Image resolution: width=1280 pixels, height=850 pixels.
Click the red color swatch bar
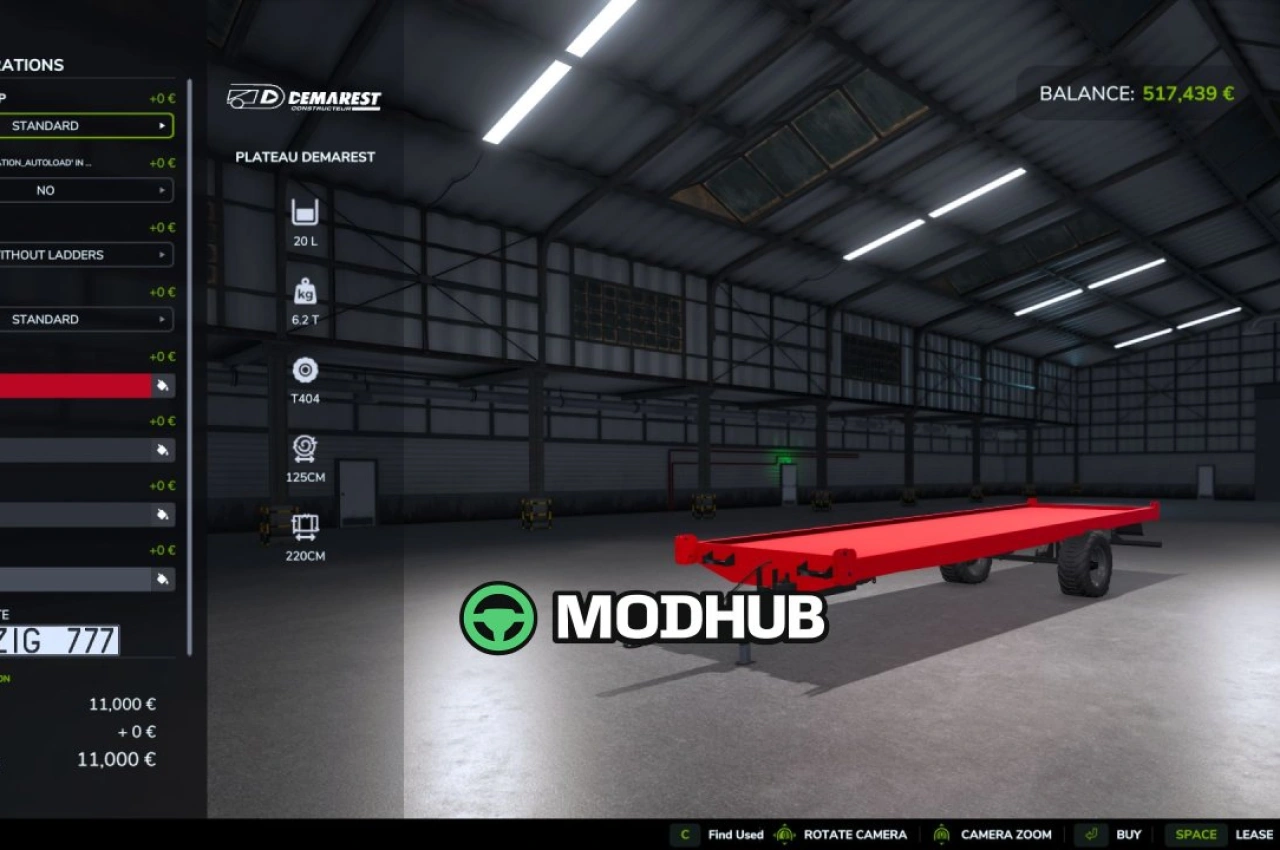[x=75, y=386]
